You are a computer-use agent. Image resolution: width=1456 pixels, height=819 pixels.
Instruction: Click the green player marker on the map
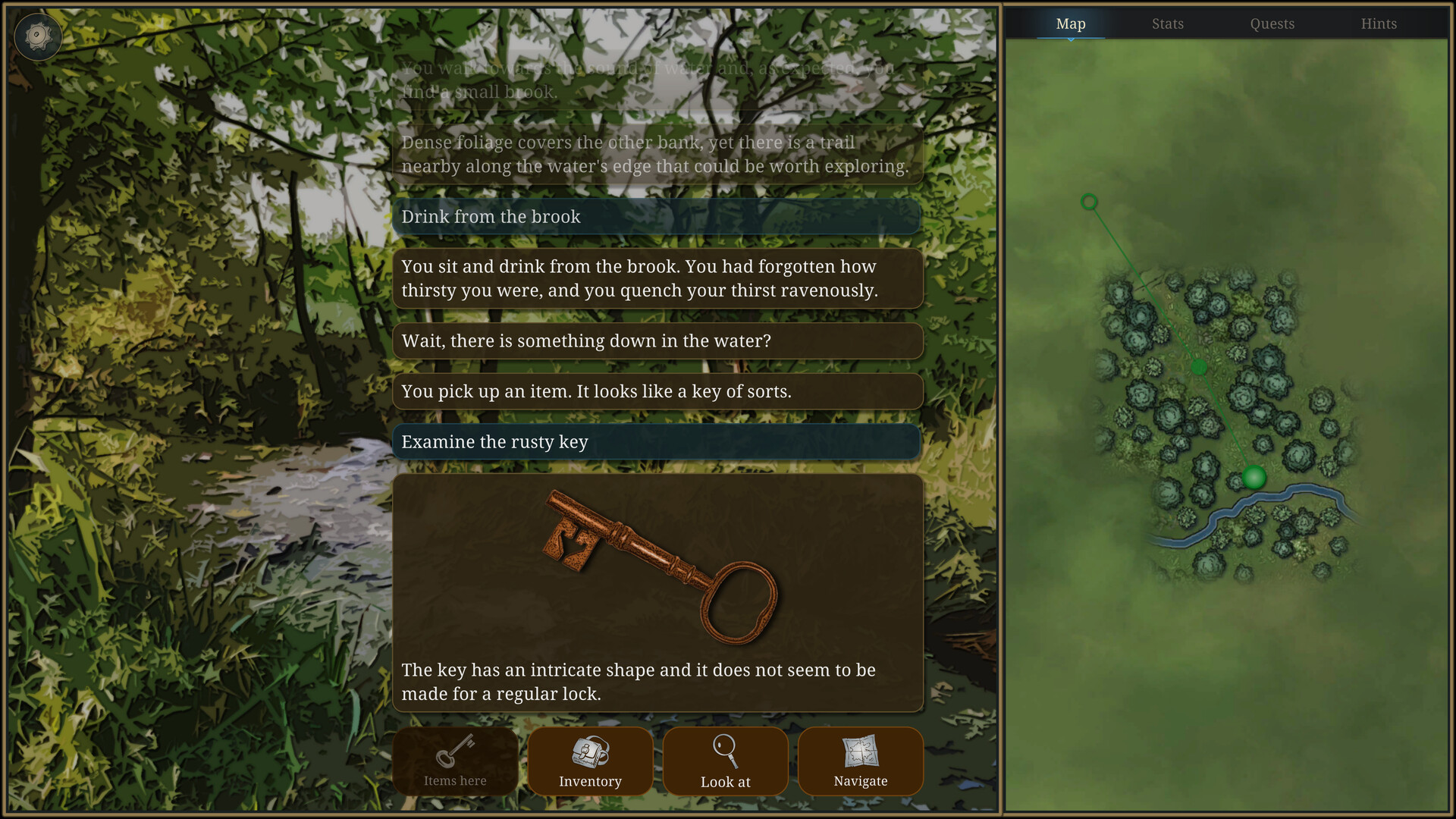click(x=1253, y=478)
